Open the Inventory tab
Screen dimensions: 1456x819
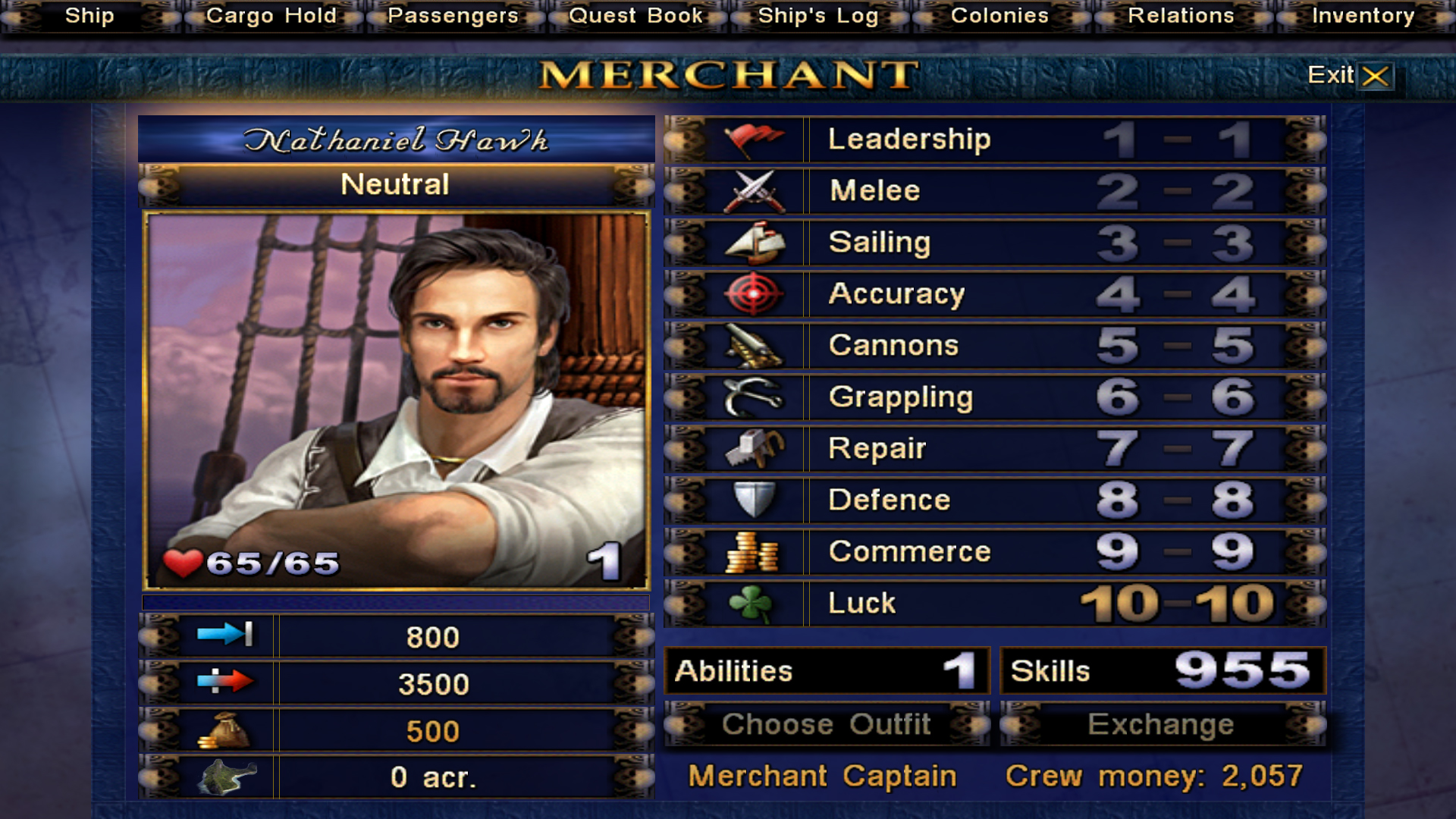[x=1363, y=16]
